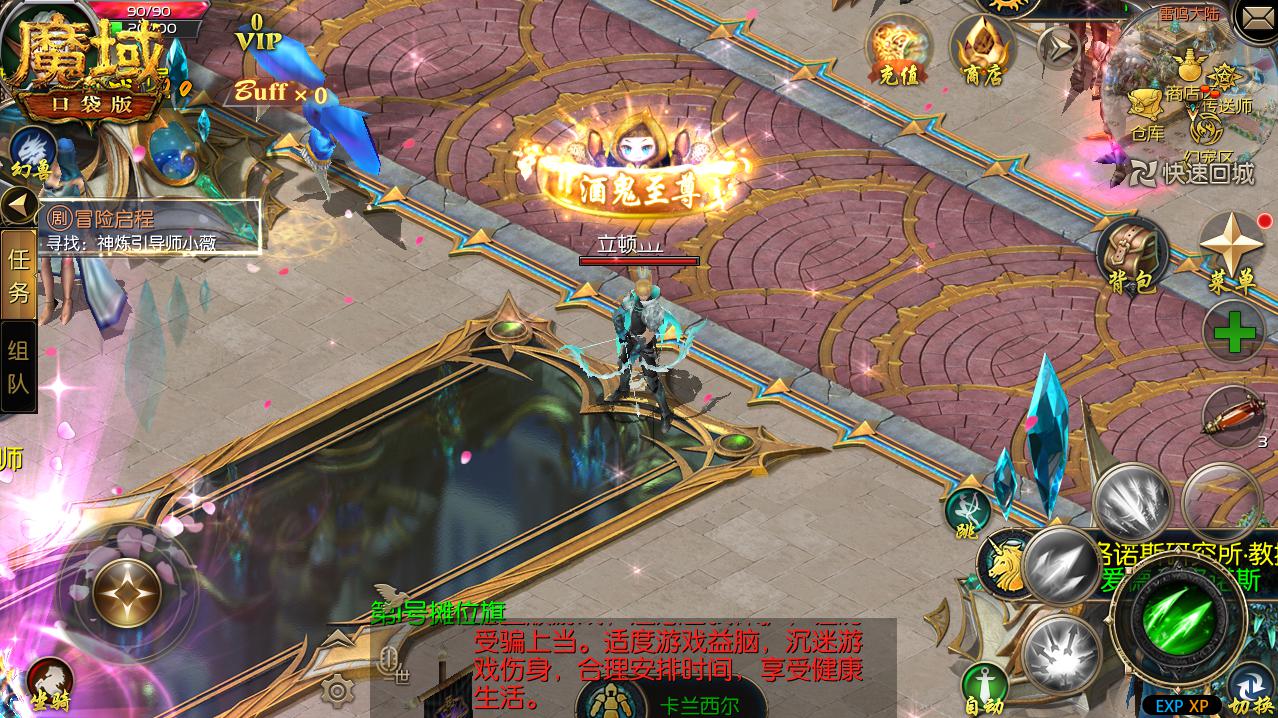The width and height of the screenshot is (1278, 718).
Task: Click the mail envelope icon
Action: tap(1256, 19)
